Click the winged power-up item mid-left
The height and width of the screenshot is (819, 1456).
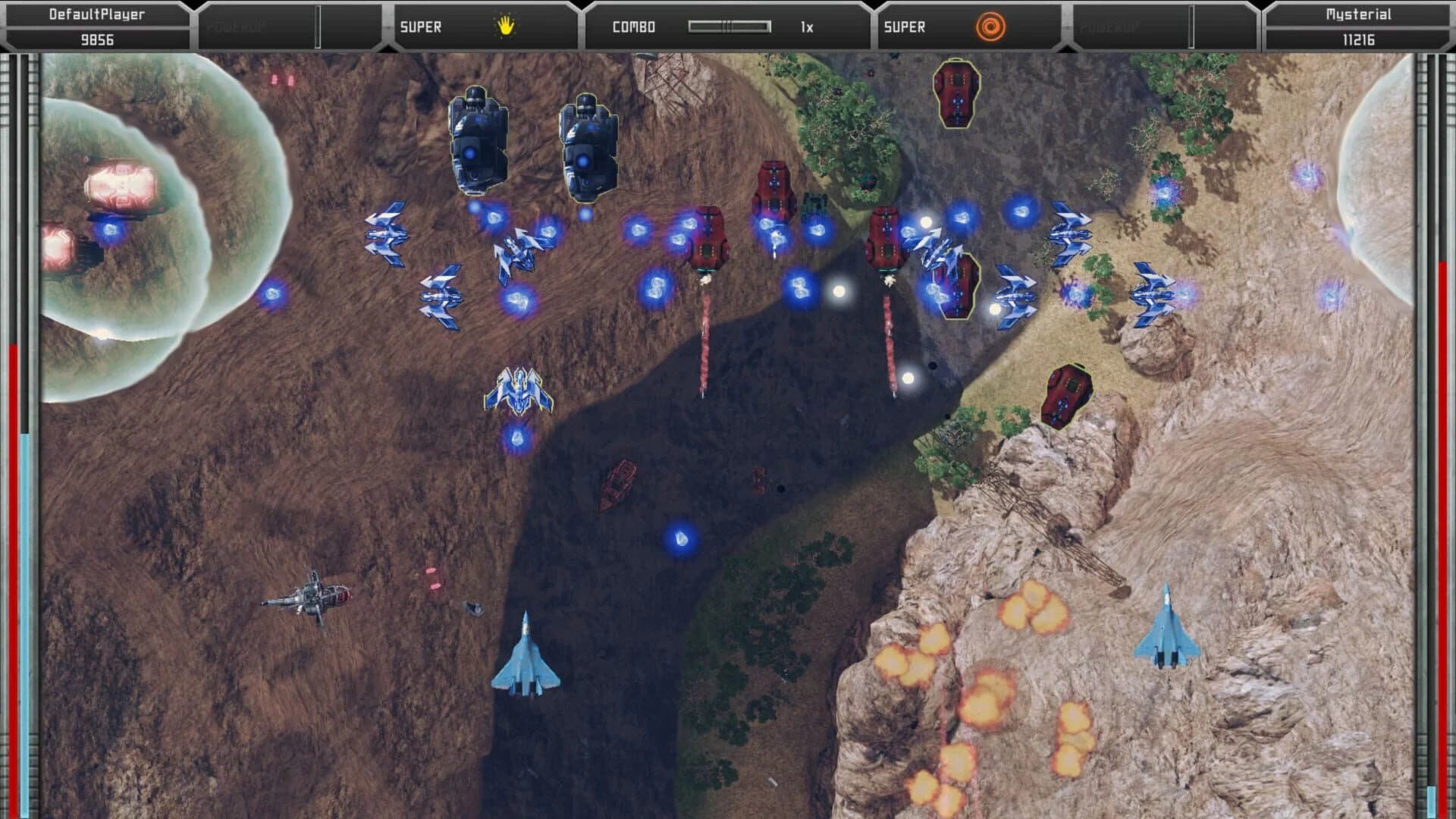(x=519, y=391)
